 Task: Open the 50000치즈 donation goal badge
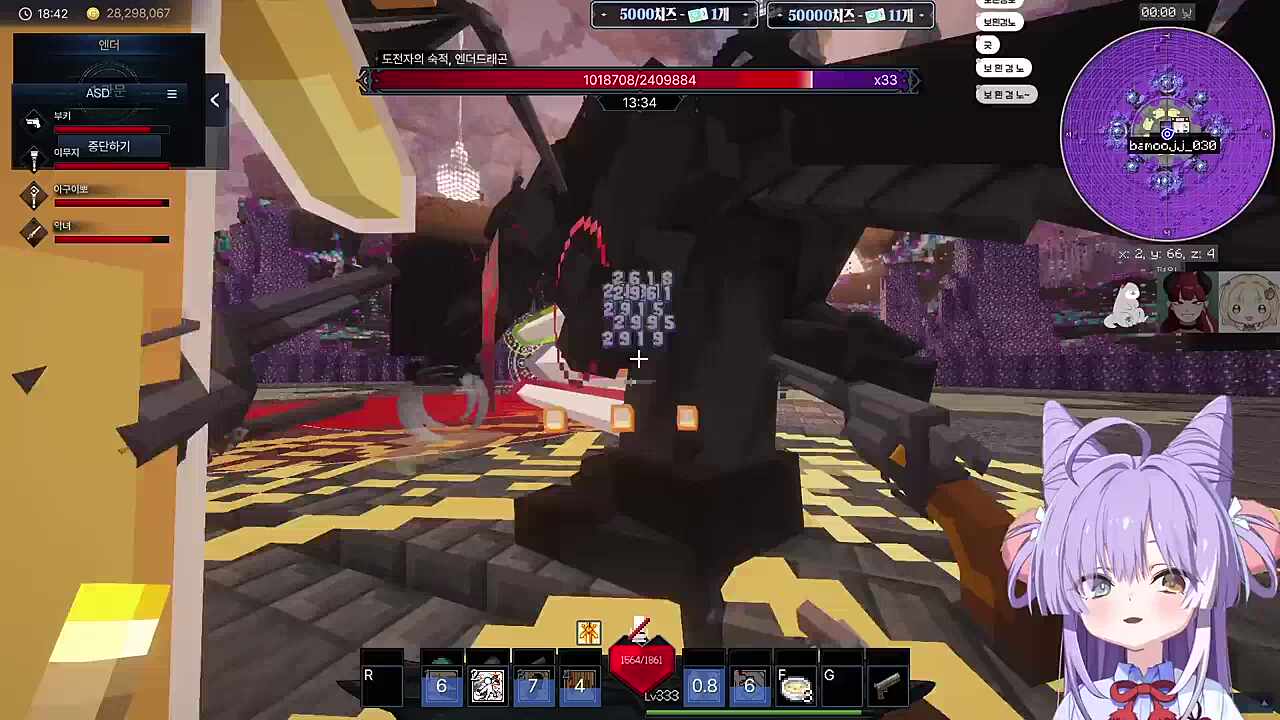coord(850,15)
